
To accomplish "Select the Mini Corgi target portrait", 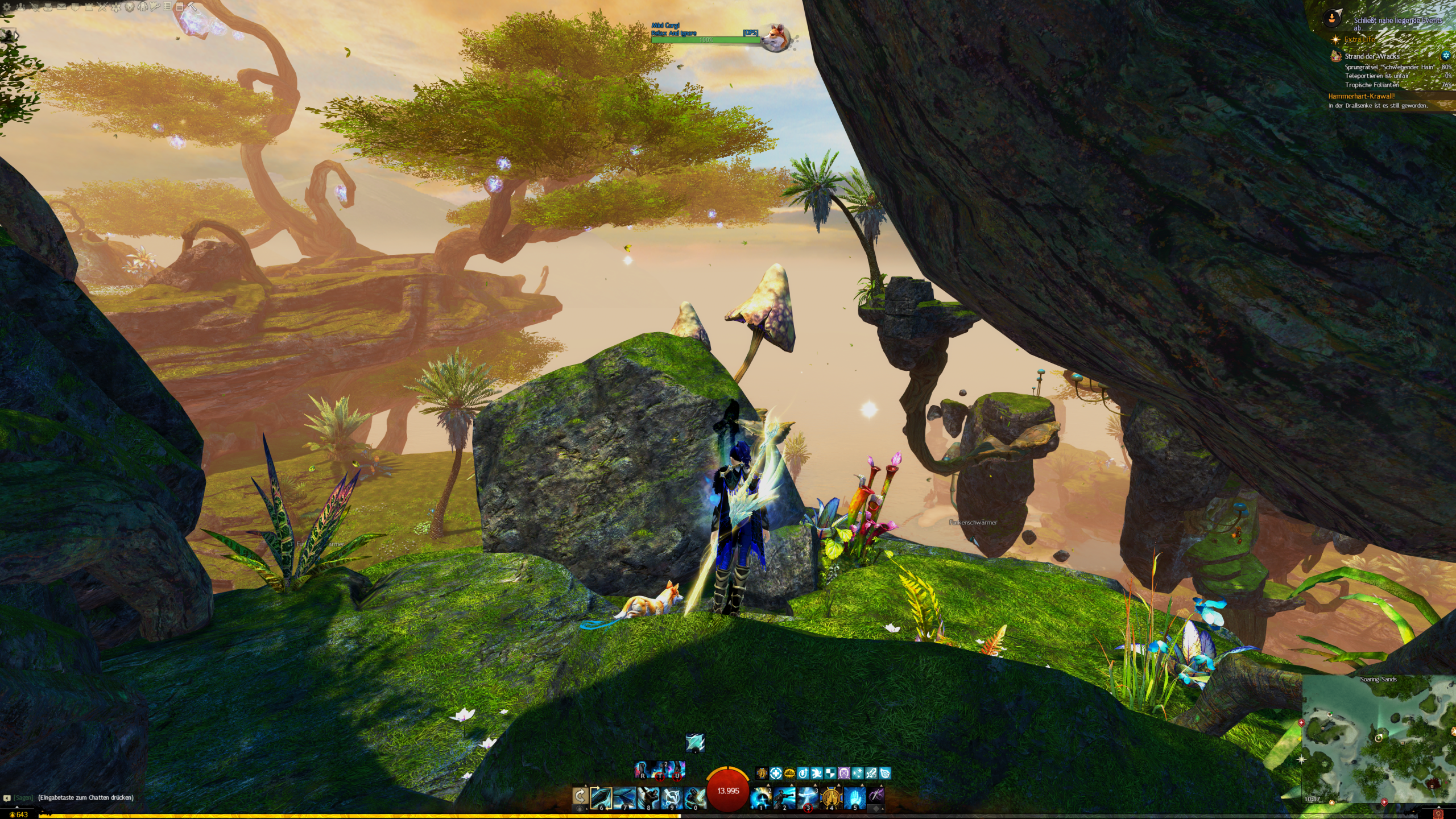I will tap(775, 37).
